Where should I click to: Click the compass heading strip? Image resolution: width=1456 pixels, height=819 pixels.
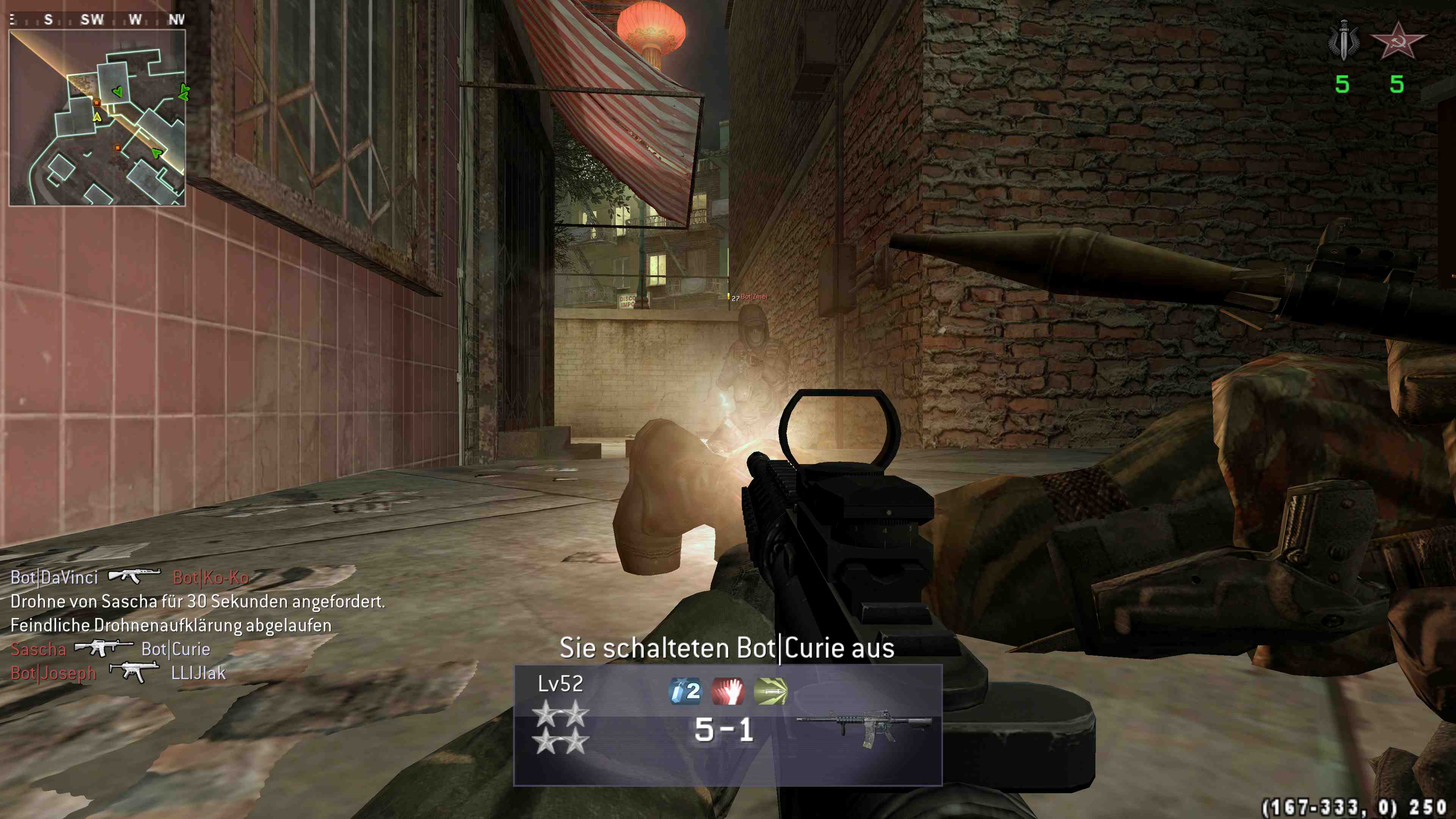click(x=97, y=20)
